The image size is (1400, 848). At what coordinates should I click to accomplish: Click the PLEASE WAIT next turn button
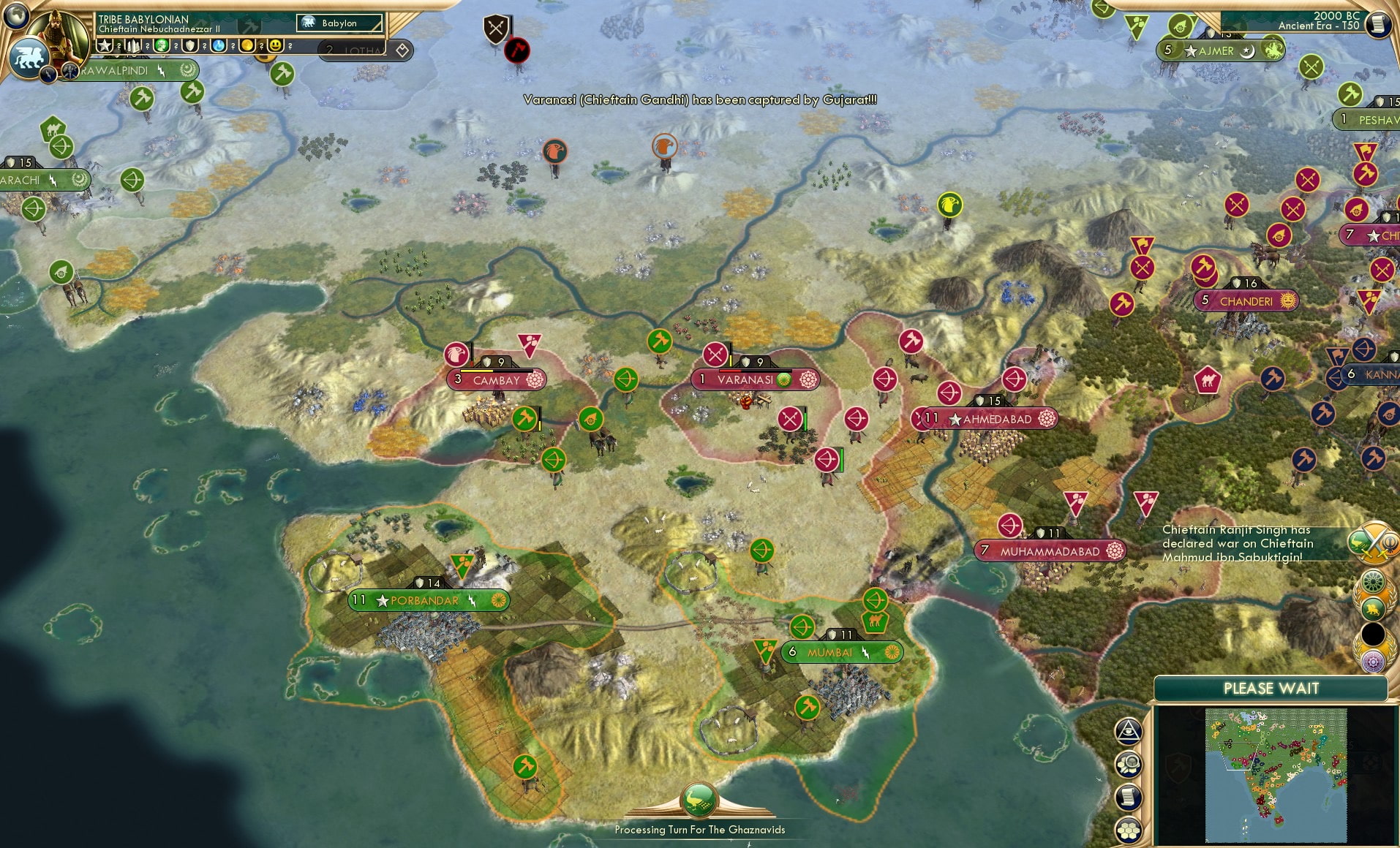1271,688
